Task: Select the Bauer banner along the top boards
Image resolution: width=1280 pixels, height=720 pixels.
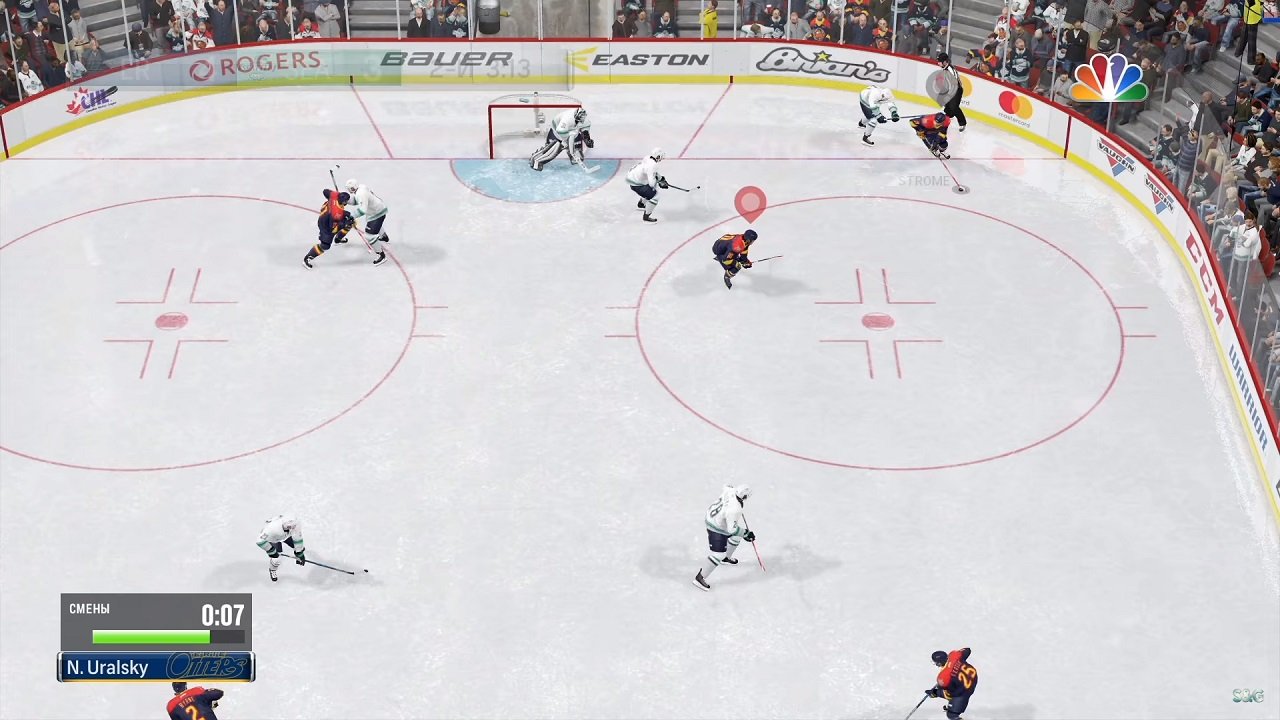Action: coord(447,58)
